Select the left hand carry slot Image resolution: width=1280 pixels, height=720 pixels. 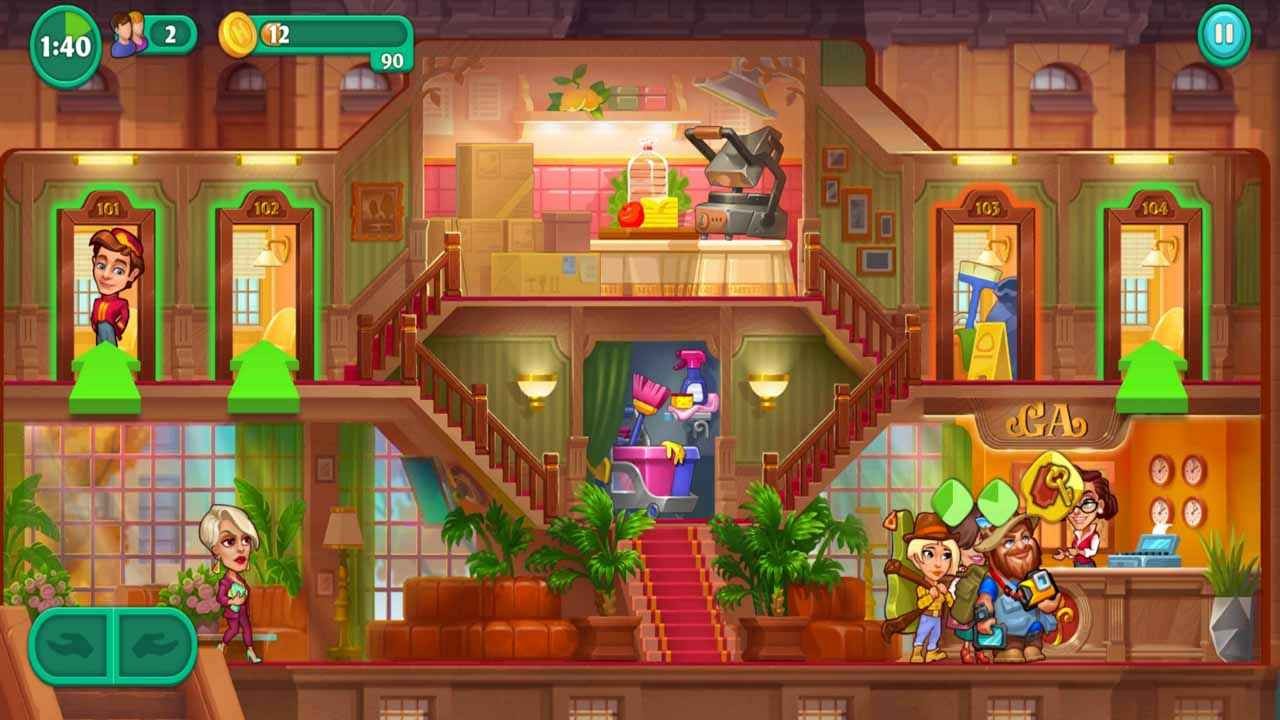(x=73, y=646)
